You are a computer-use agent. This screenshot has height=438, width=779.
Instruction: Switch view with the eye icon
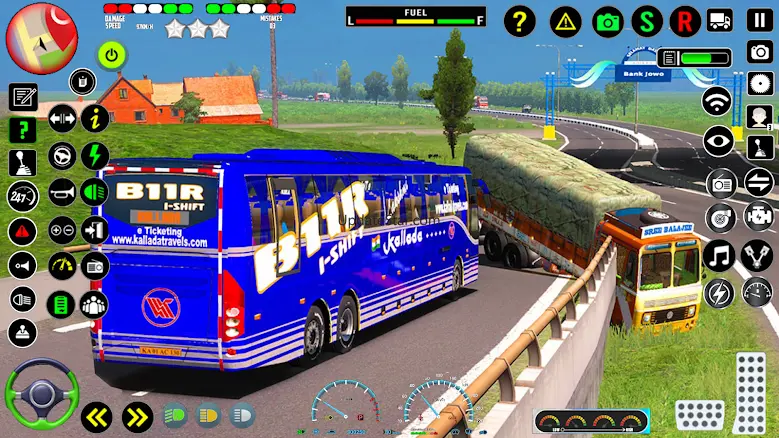[x=717, y=142]
